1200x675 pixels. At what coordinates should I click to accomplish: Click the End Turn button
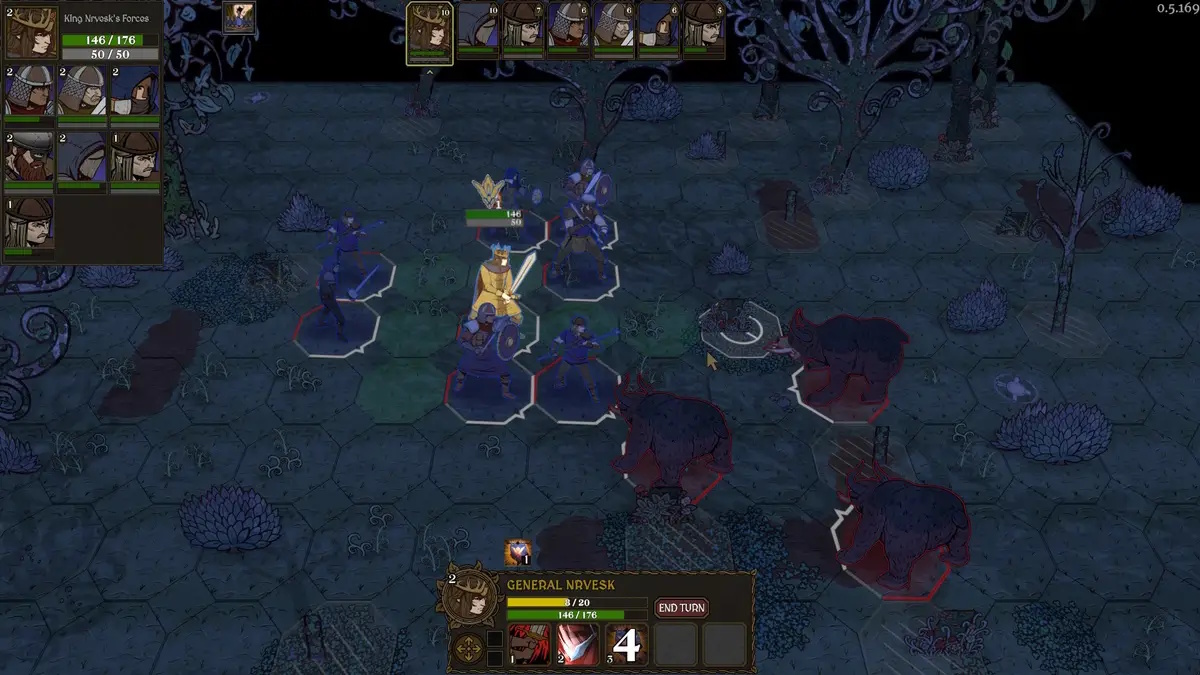tap(681, 608)
